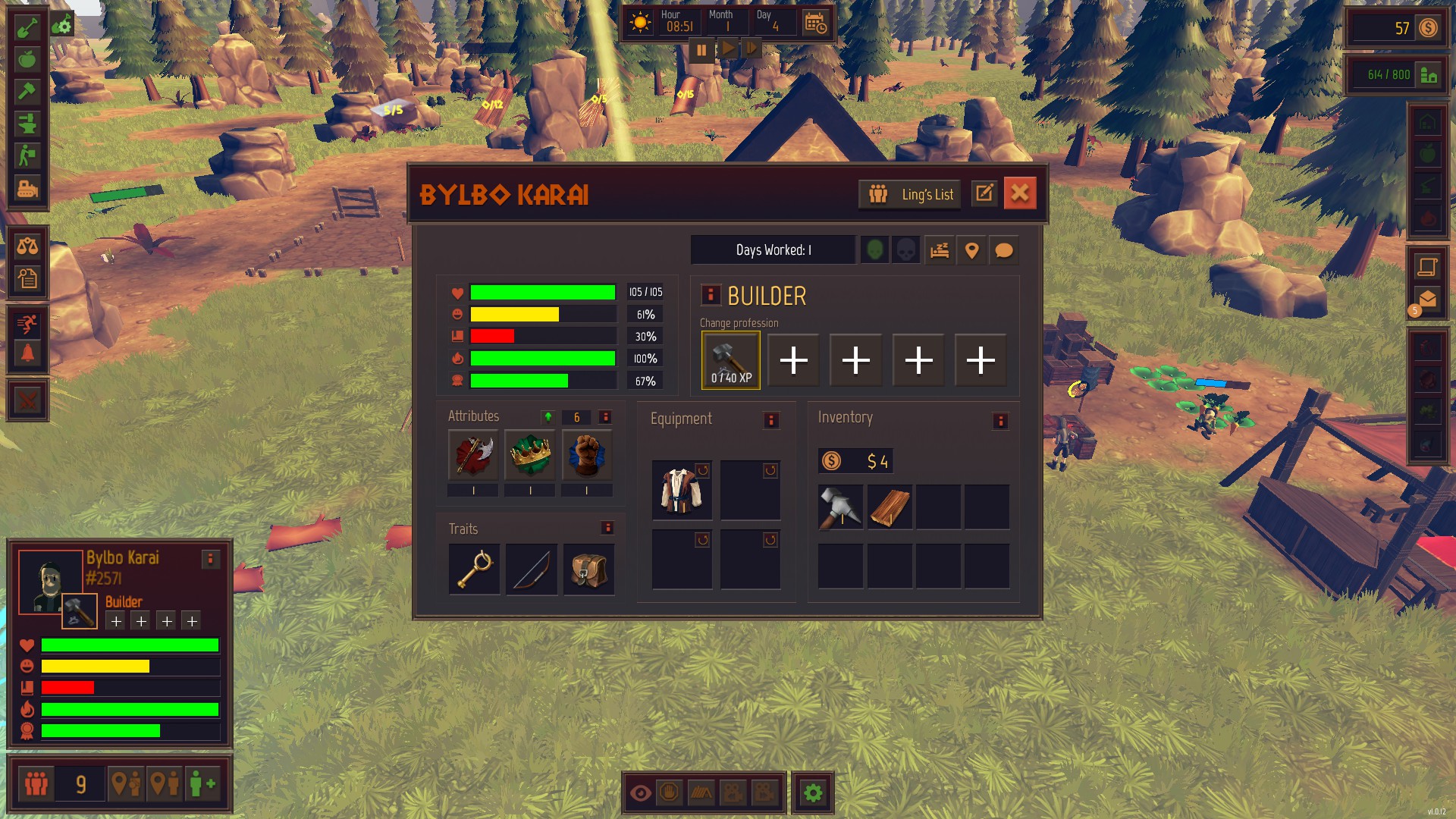1456x819 pixels.
Task: Open the shovel dig tool menu
Action: point(27,27)
